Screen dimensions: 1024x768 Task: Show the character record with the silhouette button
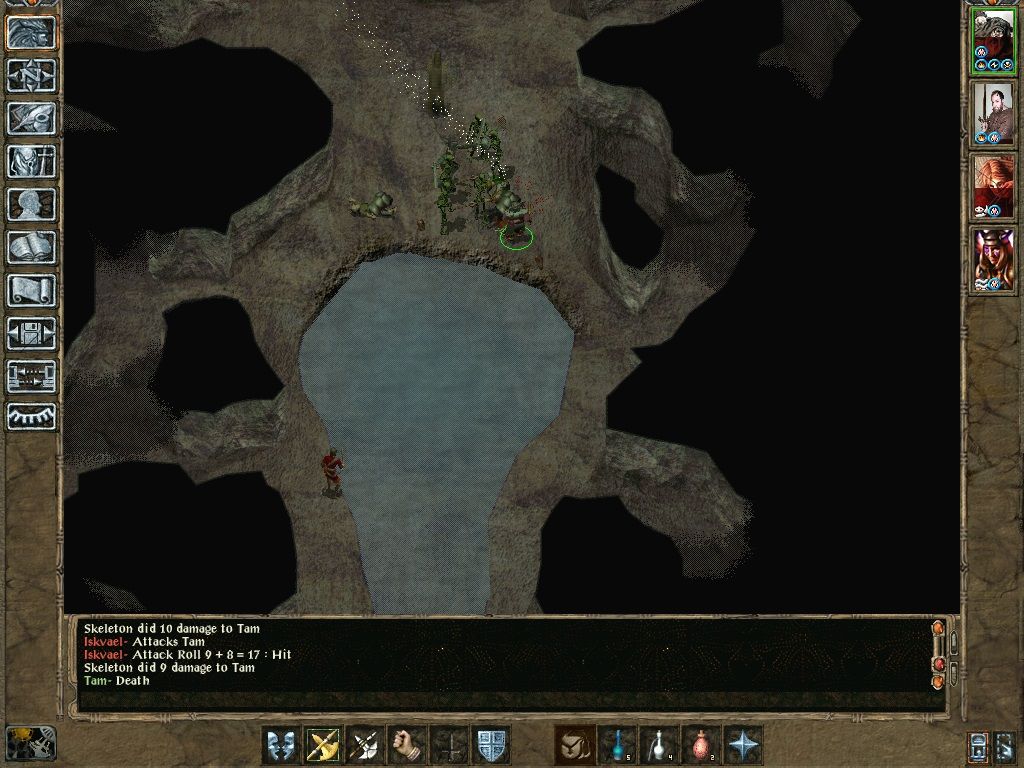tap(32, 204)
